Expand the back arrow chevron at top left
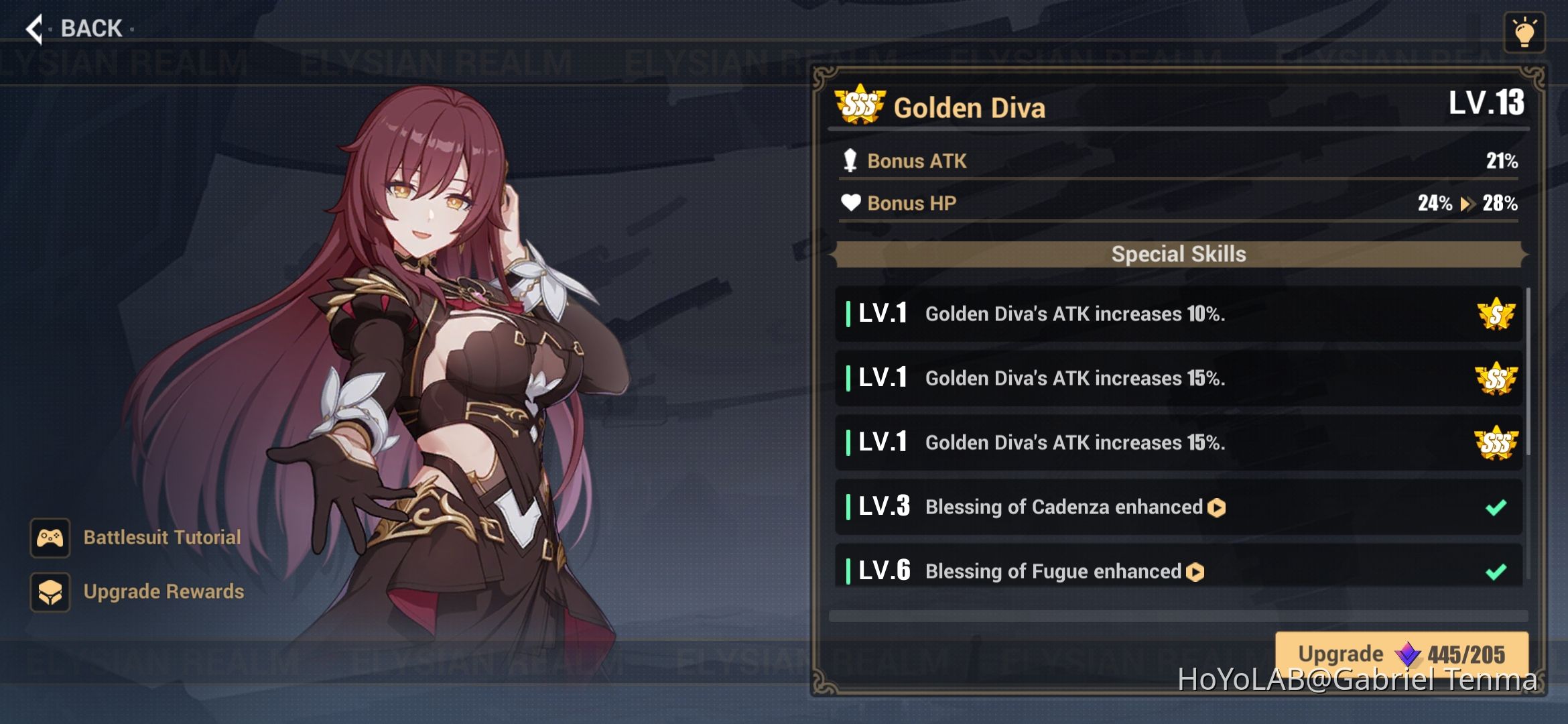1568x724 pixels. [34, 28]
